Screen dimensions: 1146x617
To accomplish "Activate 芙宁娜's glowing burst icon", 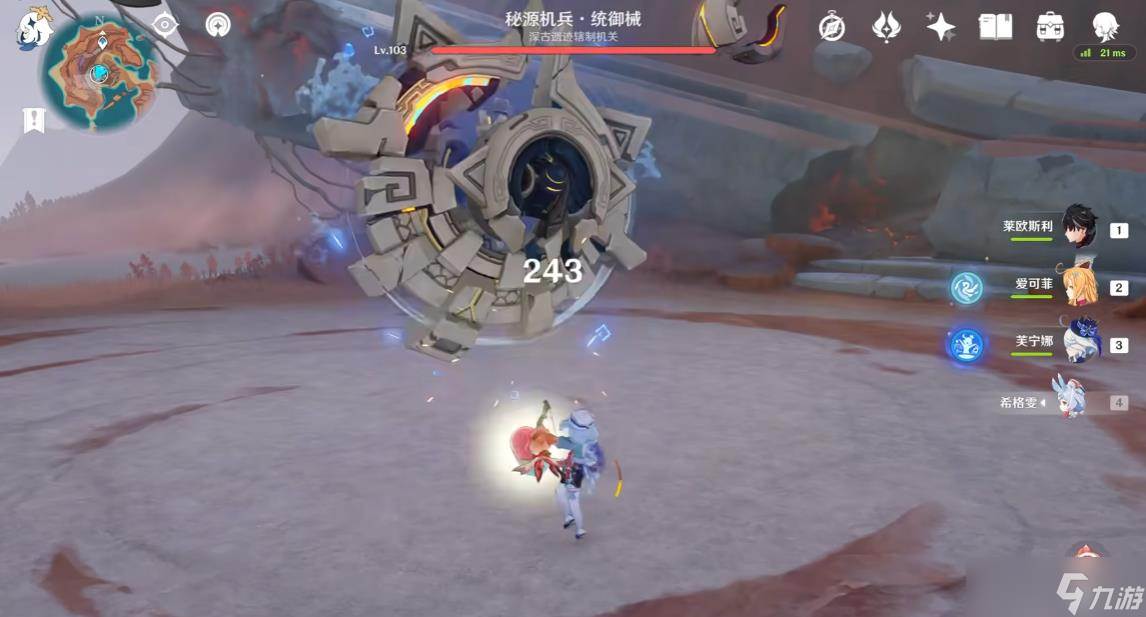I will point(964,344).
